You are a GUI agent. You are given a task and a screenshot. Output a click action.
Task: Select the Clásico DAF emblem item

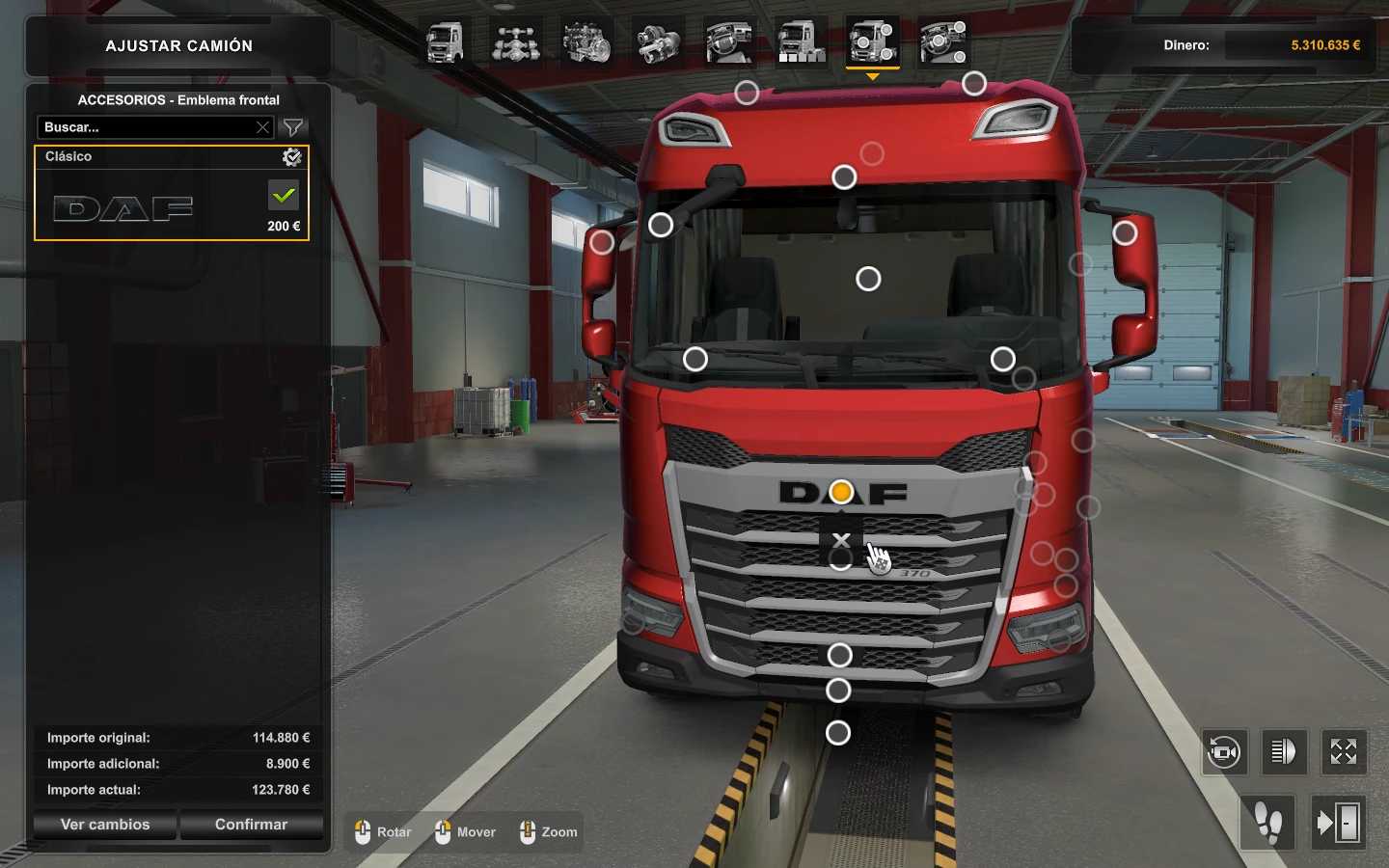point(145,205)
